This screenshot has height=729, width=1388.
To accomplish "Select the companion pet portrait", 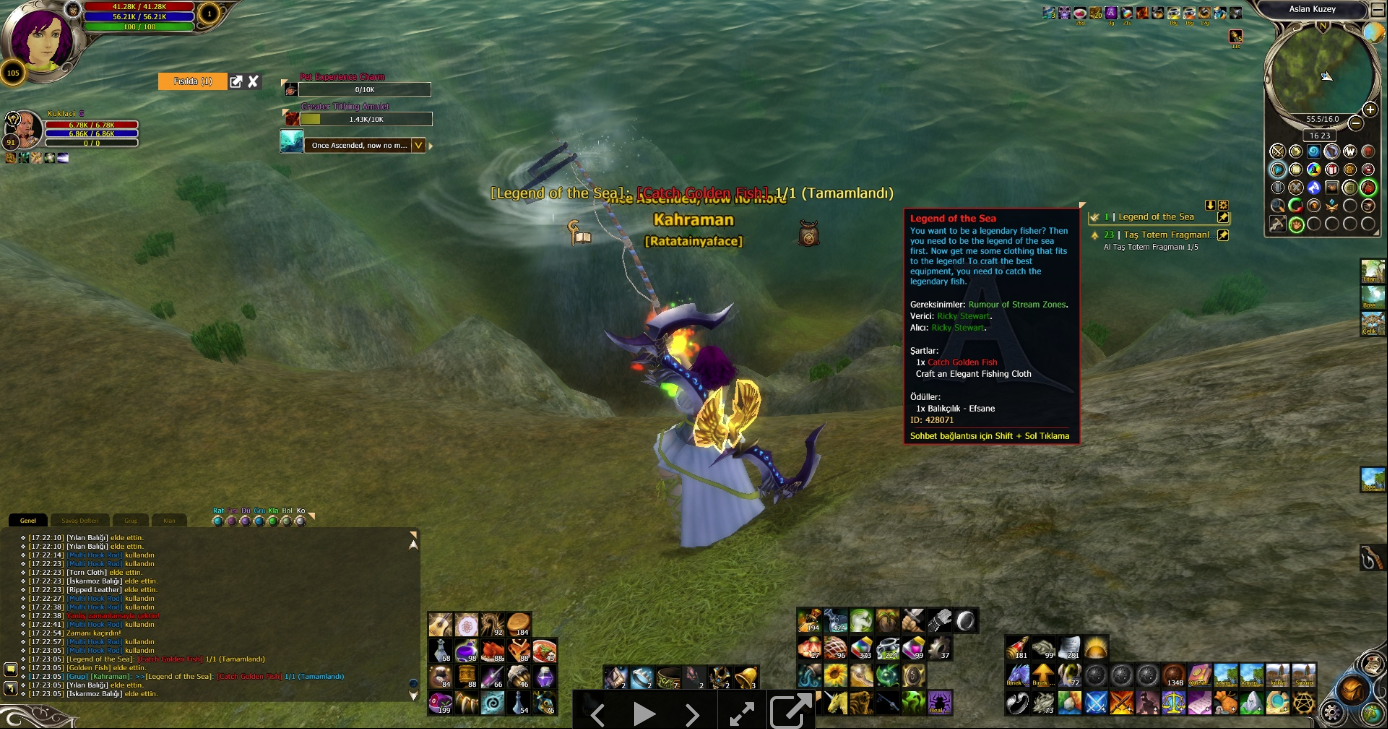I will (25, 130).
